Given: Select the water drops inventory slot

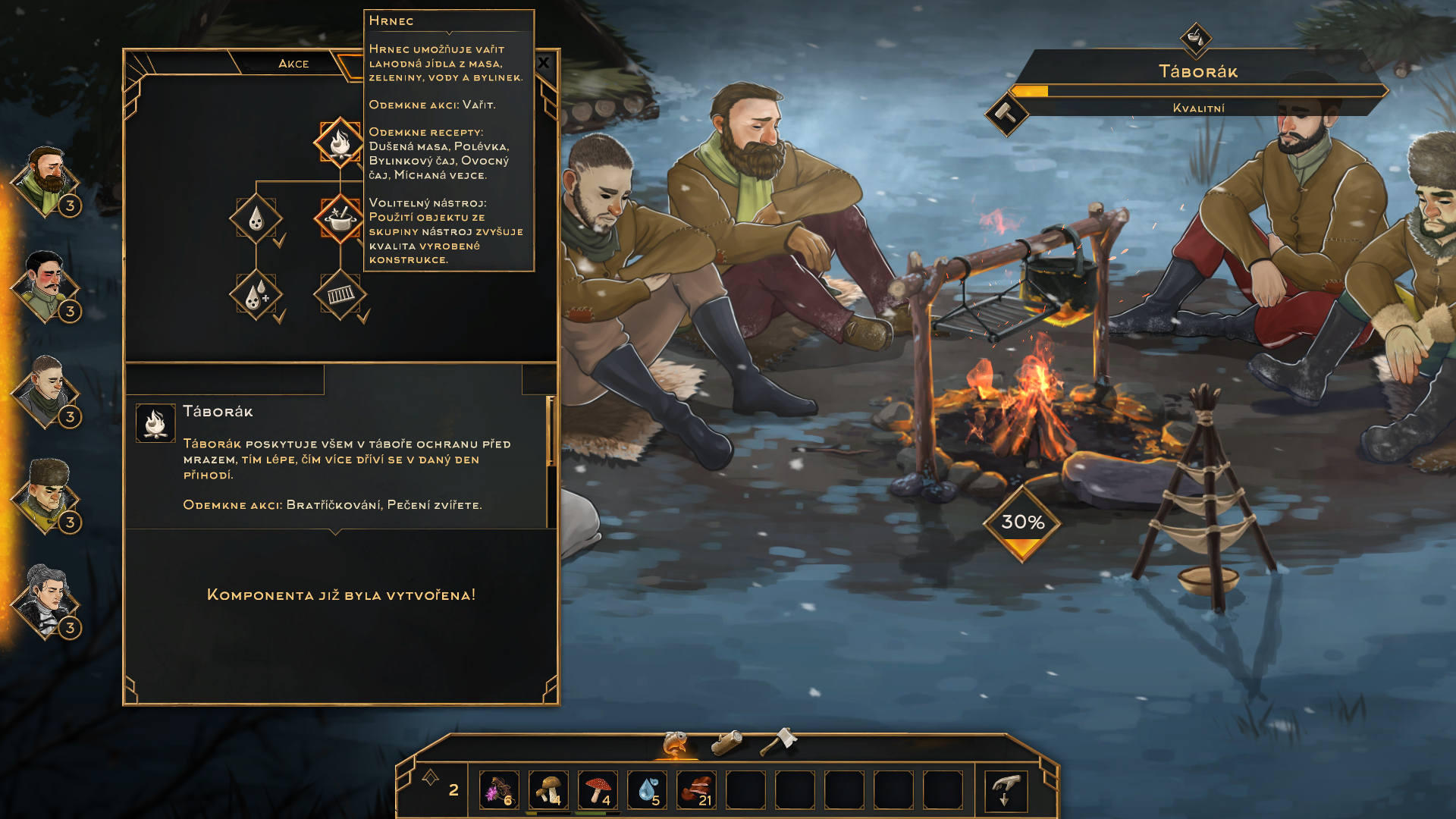Looking at the screenshot, I should (x=647, y=790).
